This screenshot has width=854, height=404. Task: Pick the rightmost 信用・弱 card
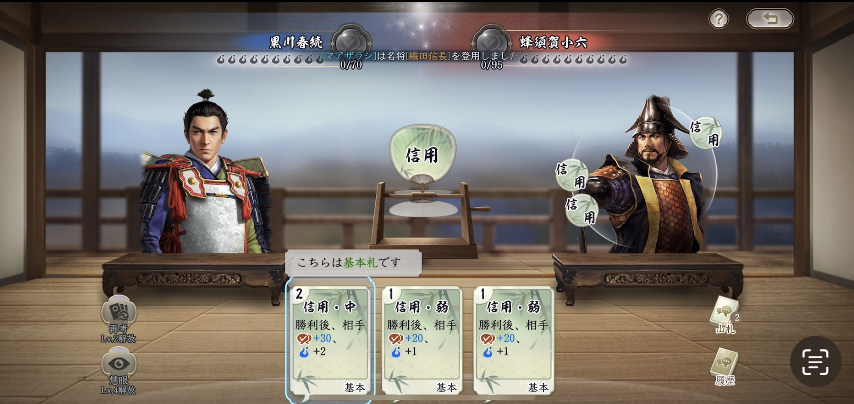tap(513, 342)
